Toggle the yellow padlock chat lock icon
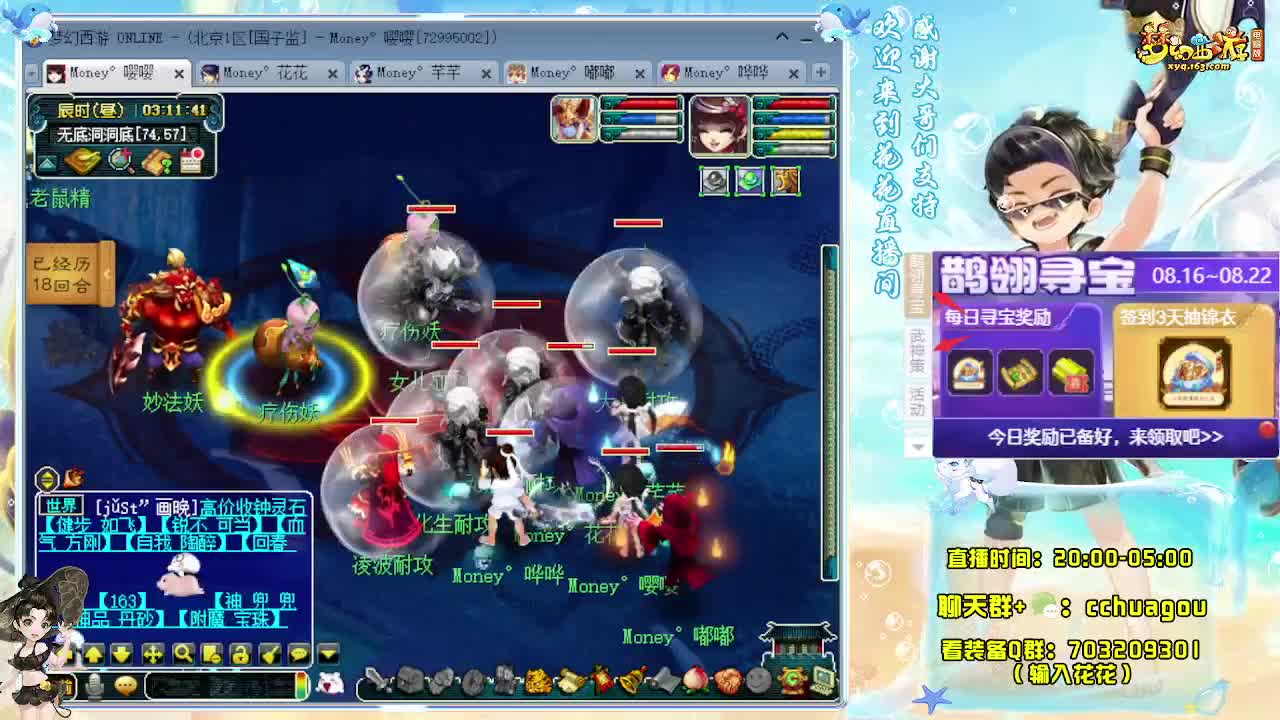 click(x=240, y=655)
